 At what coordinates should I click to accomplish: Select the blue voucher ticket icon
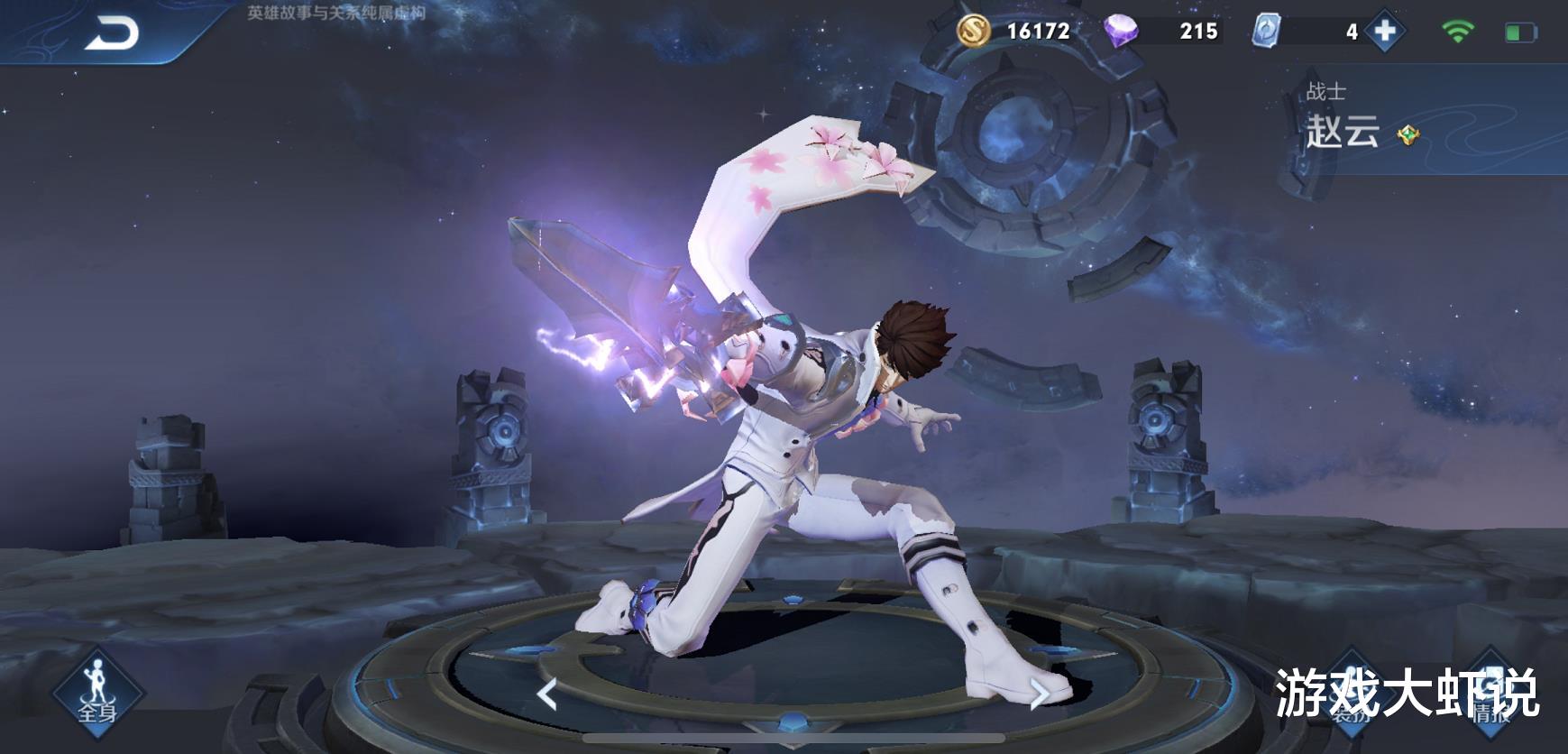coord(1267,32)
